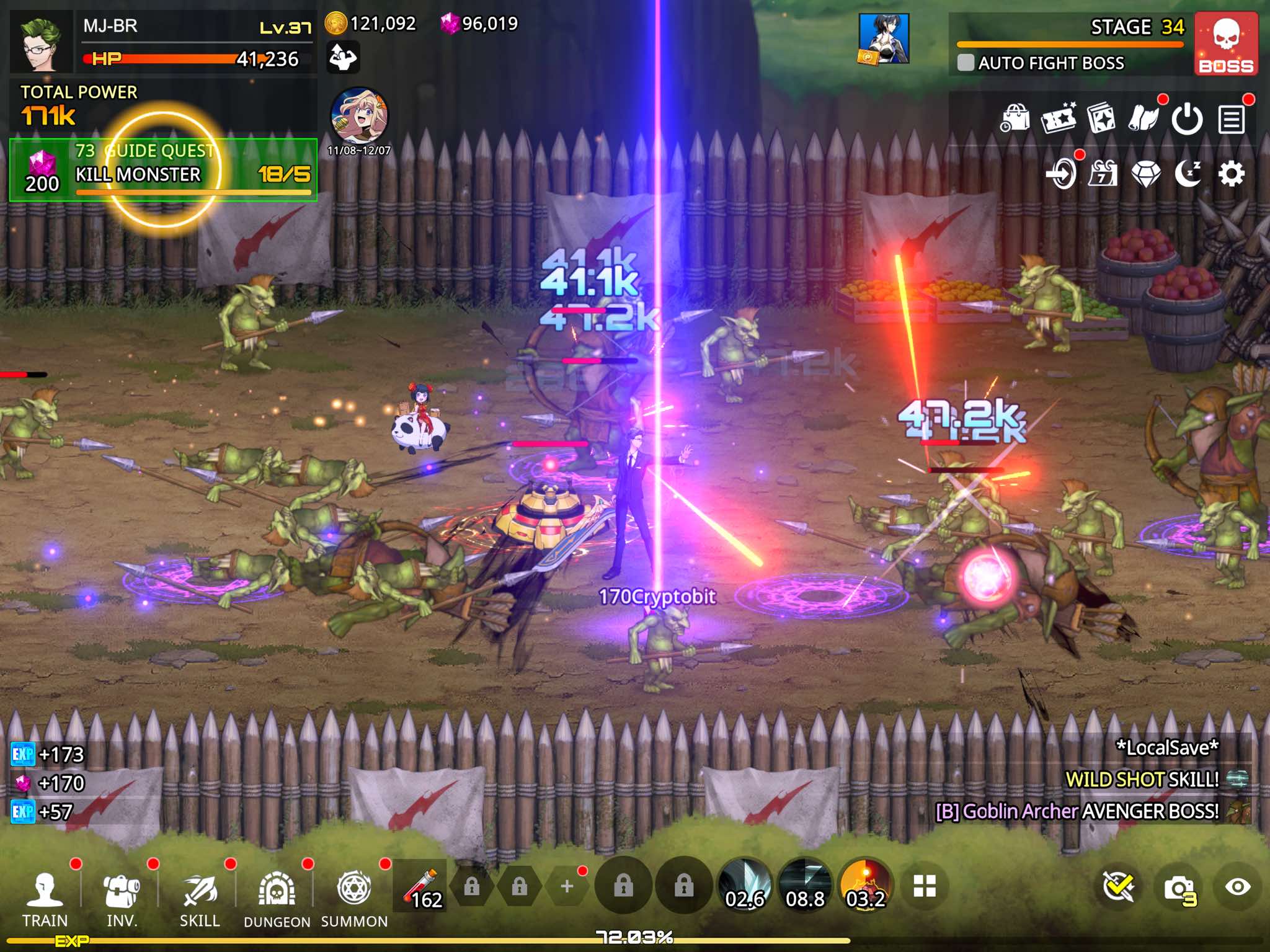
Task: Click the power button icon
Action: pos(1187,119)
